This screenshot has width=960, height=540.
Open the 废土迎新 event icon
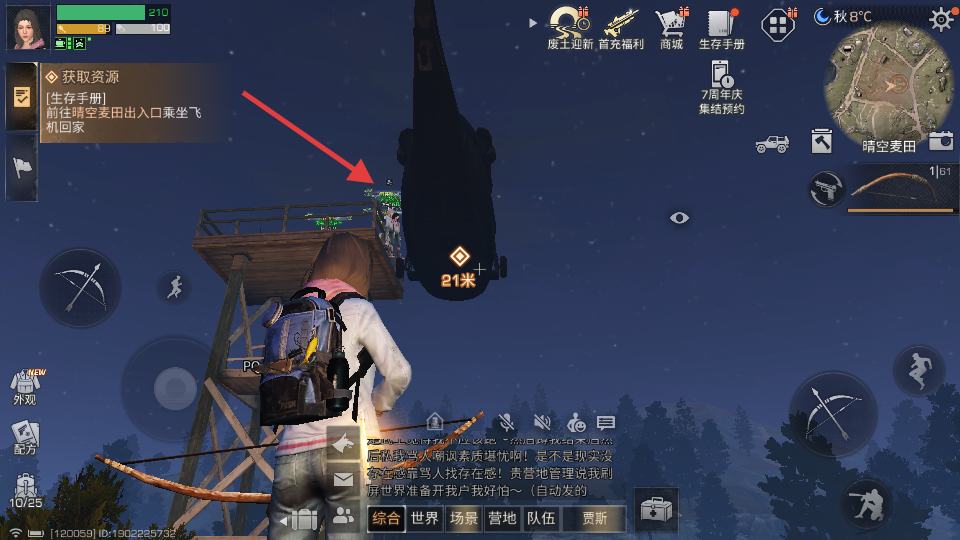click(x=570, y=24)
